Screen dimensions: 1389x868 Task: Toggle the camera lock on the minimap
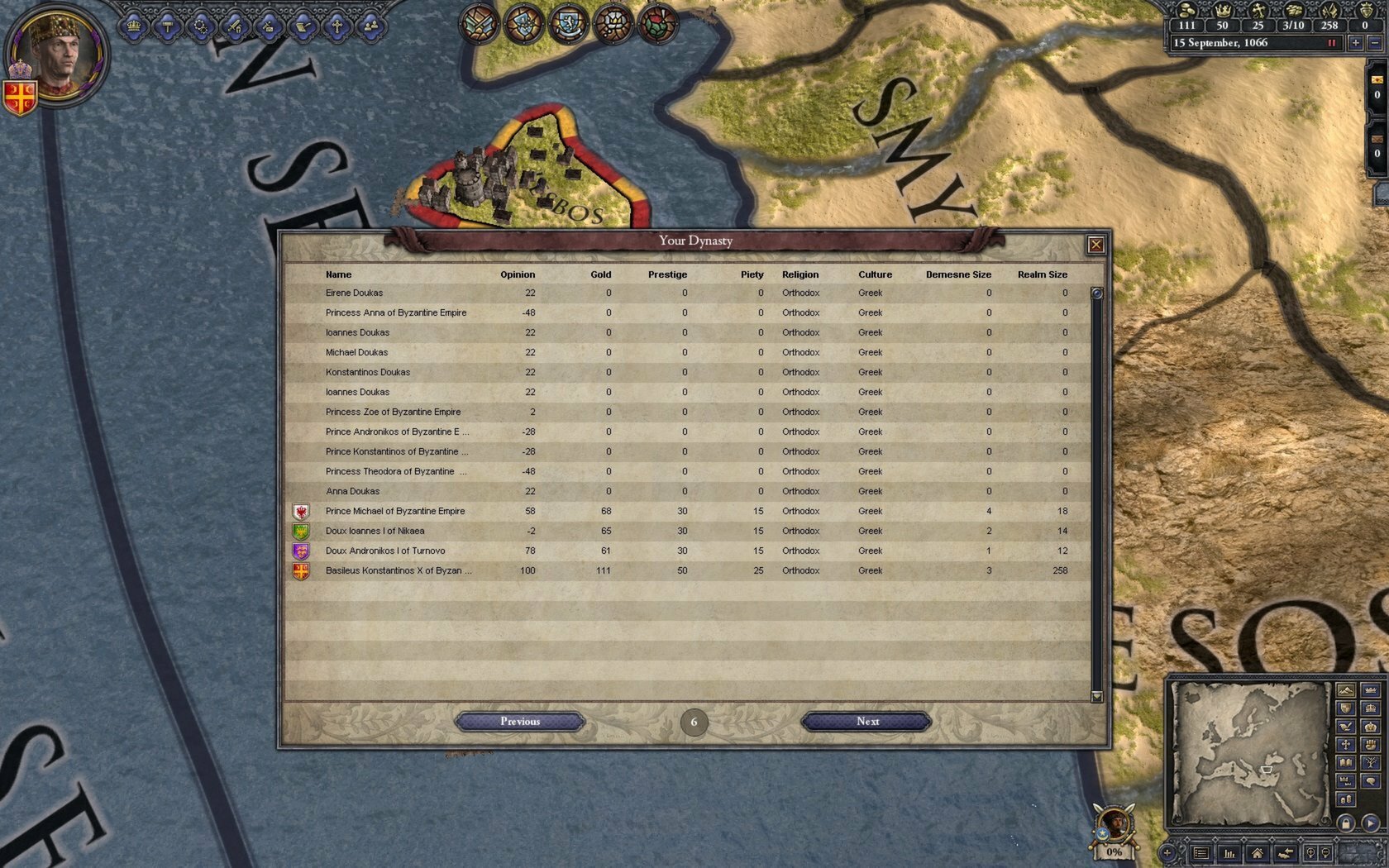pyautogui.click(x=1345, y=824)
